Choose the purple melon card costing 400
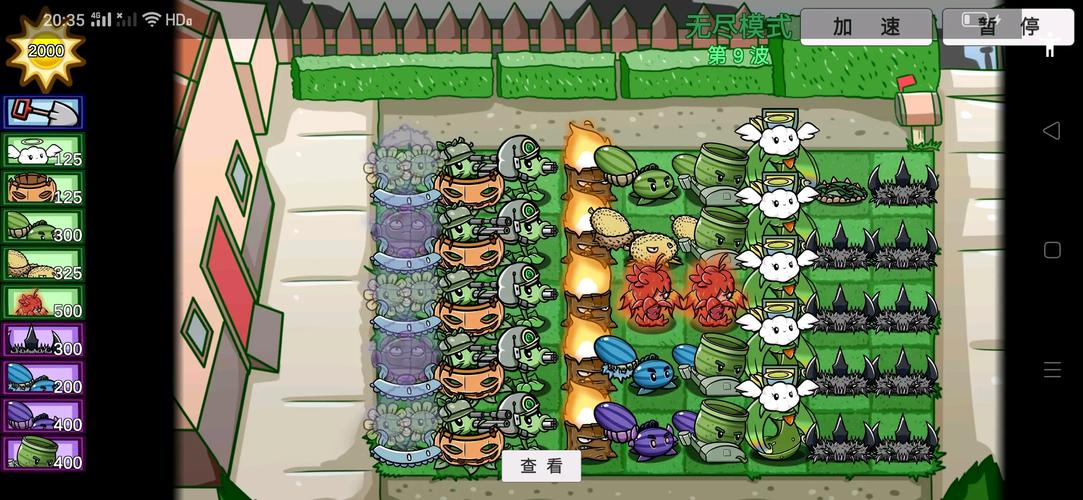This screenshot has height=500, width=1083. pyautogui.click(x=43, y=416)
